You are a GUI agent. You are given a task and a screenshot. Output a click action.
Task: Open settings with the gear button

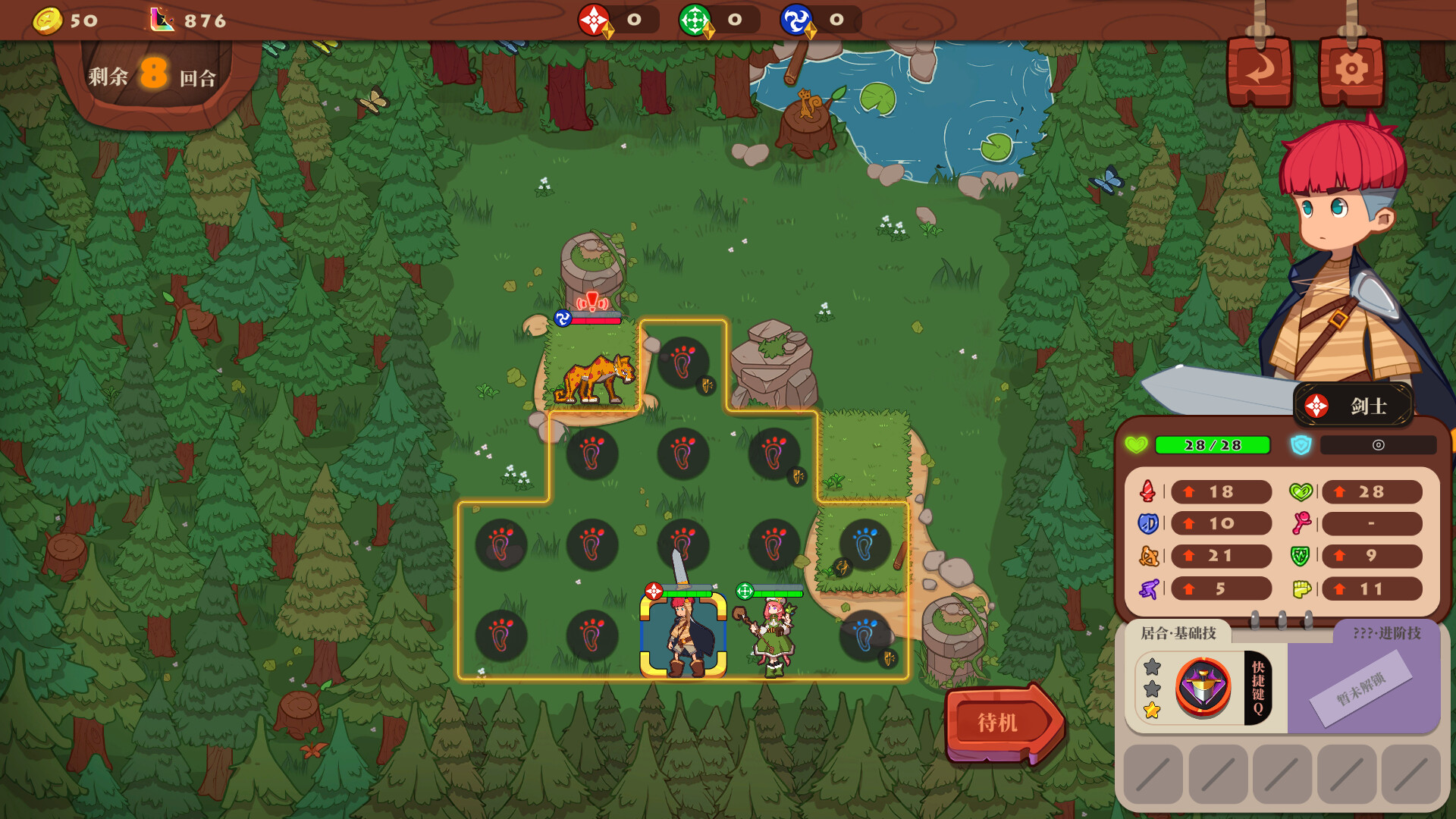point(1351,71)
